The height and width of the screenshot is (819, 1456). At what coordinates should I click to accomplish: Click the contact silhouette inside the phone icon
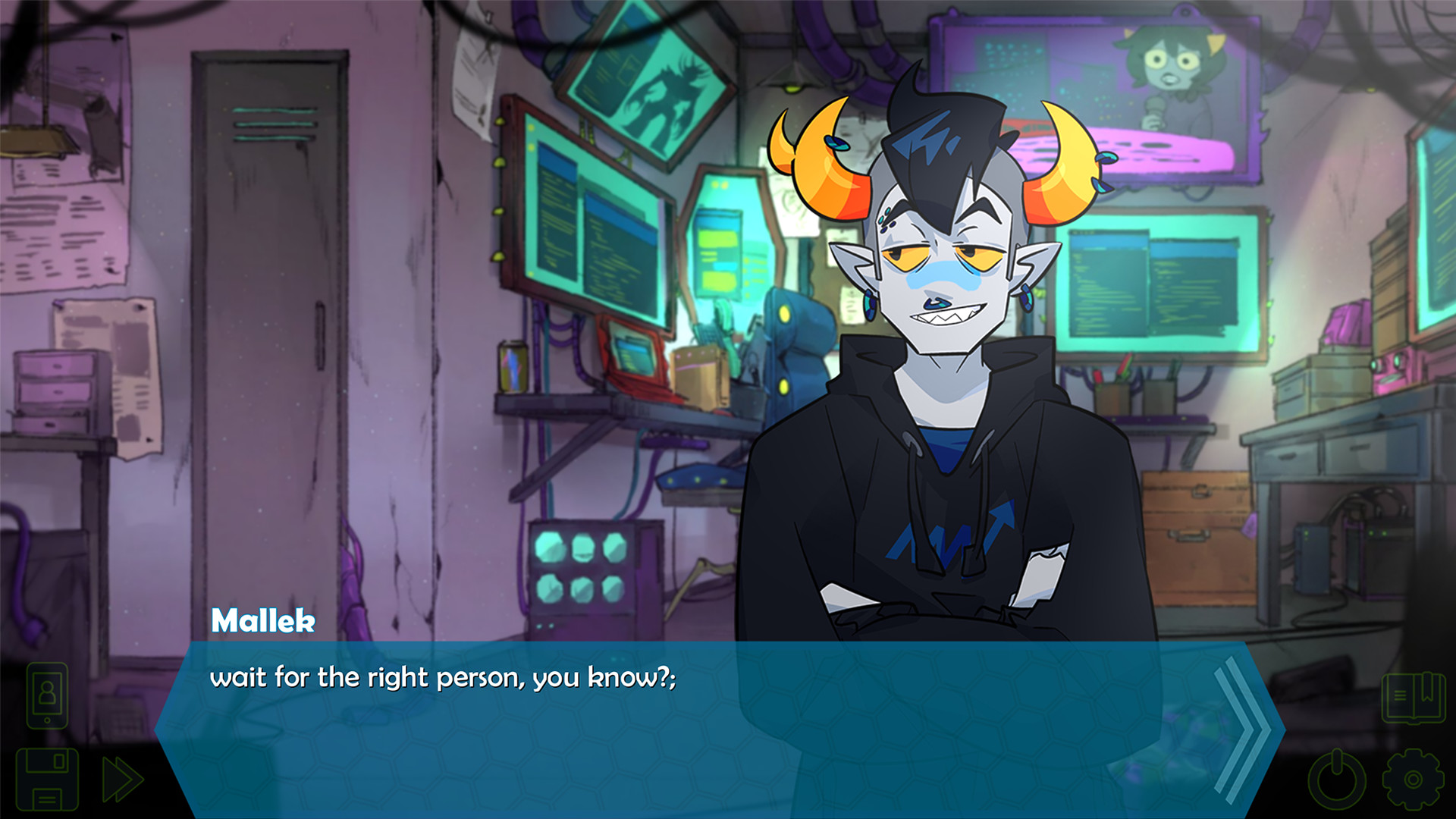coord(47,692)
